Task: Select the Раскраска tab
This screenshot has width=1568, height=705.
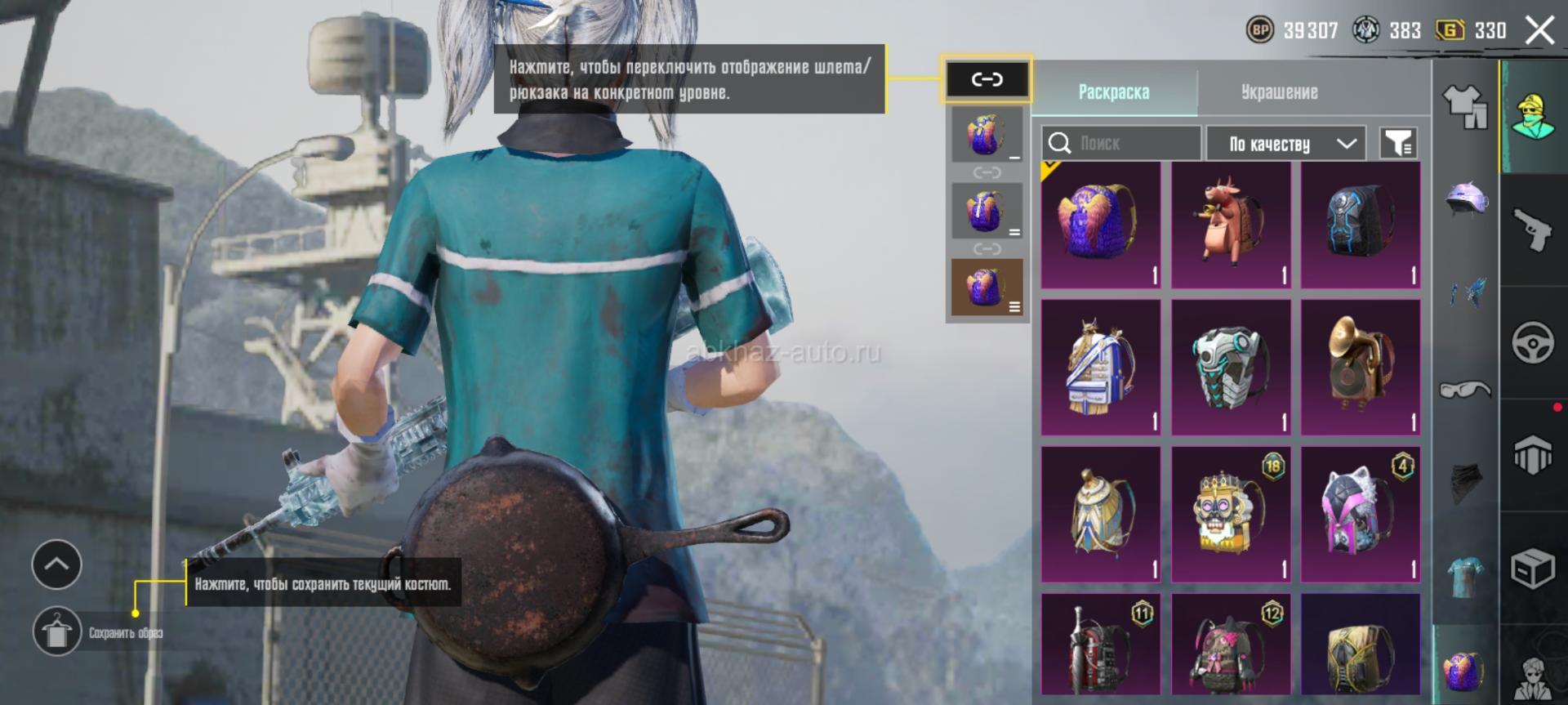Action: coord(1113,92)
